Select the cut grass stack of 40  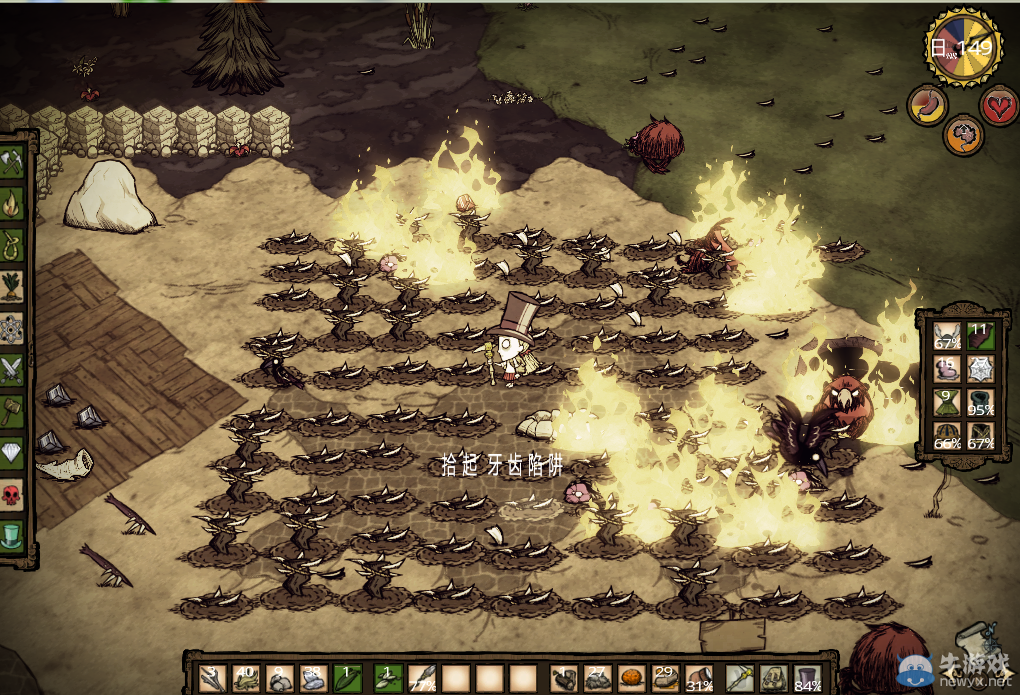coord(247,679)
